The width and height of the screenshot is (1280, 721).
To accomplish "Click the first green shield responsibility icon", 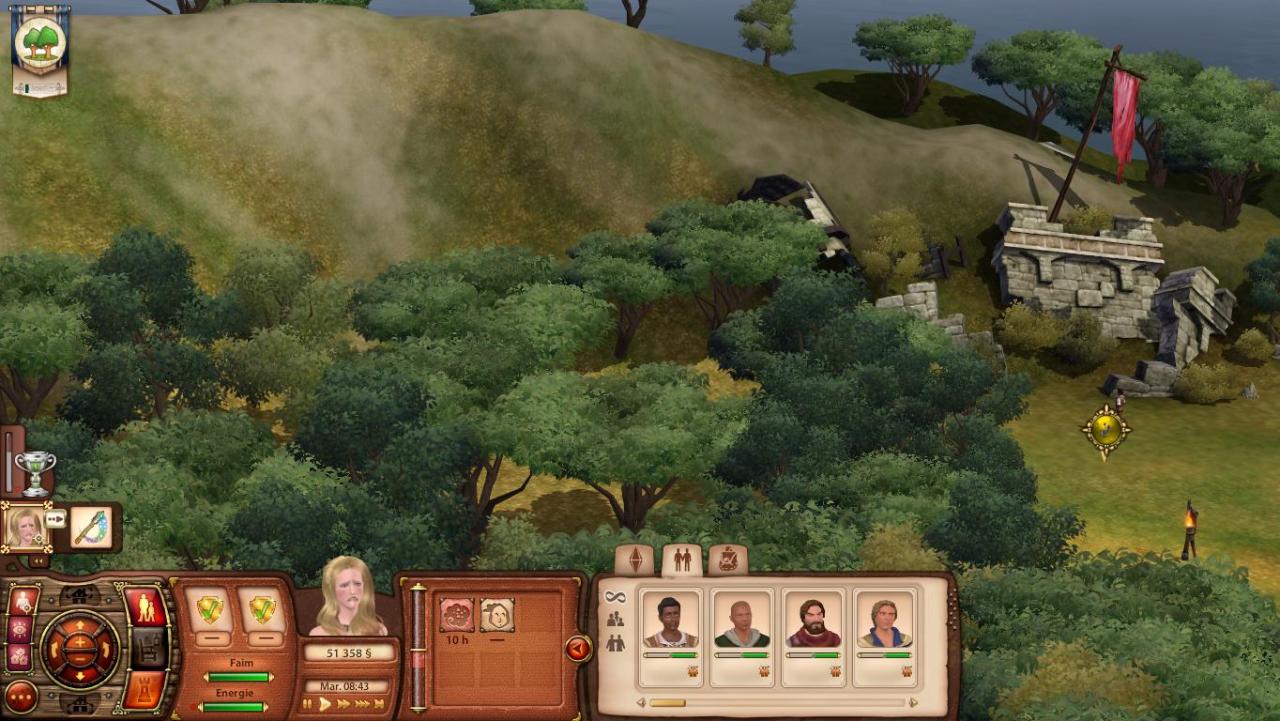I will coord(210,609).
